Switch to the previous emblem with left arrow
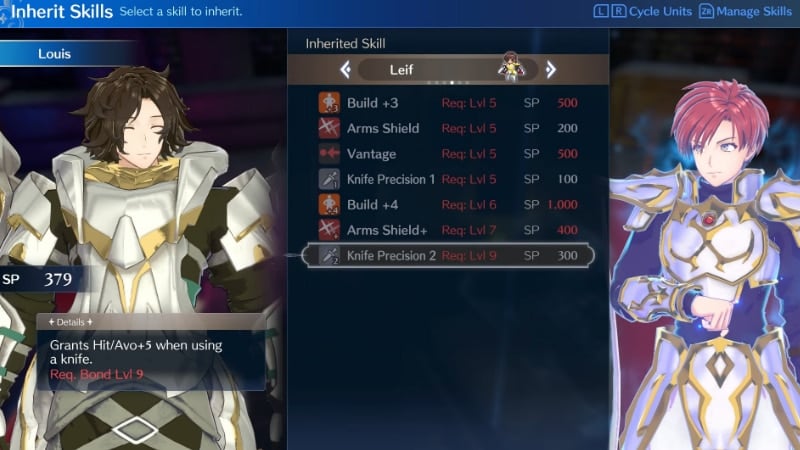The width and height of the screenshot is (800, 450). click(345, 70)
